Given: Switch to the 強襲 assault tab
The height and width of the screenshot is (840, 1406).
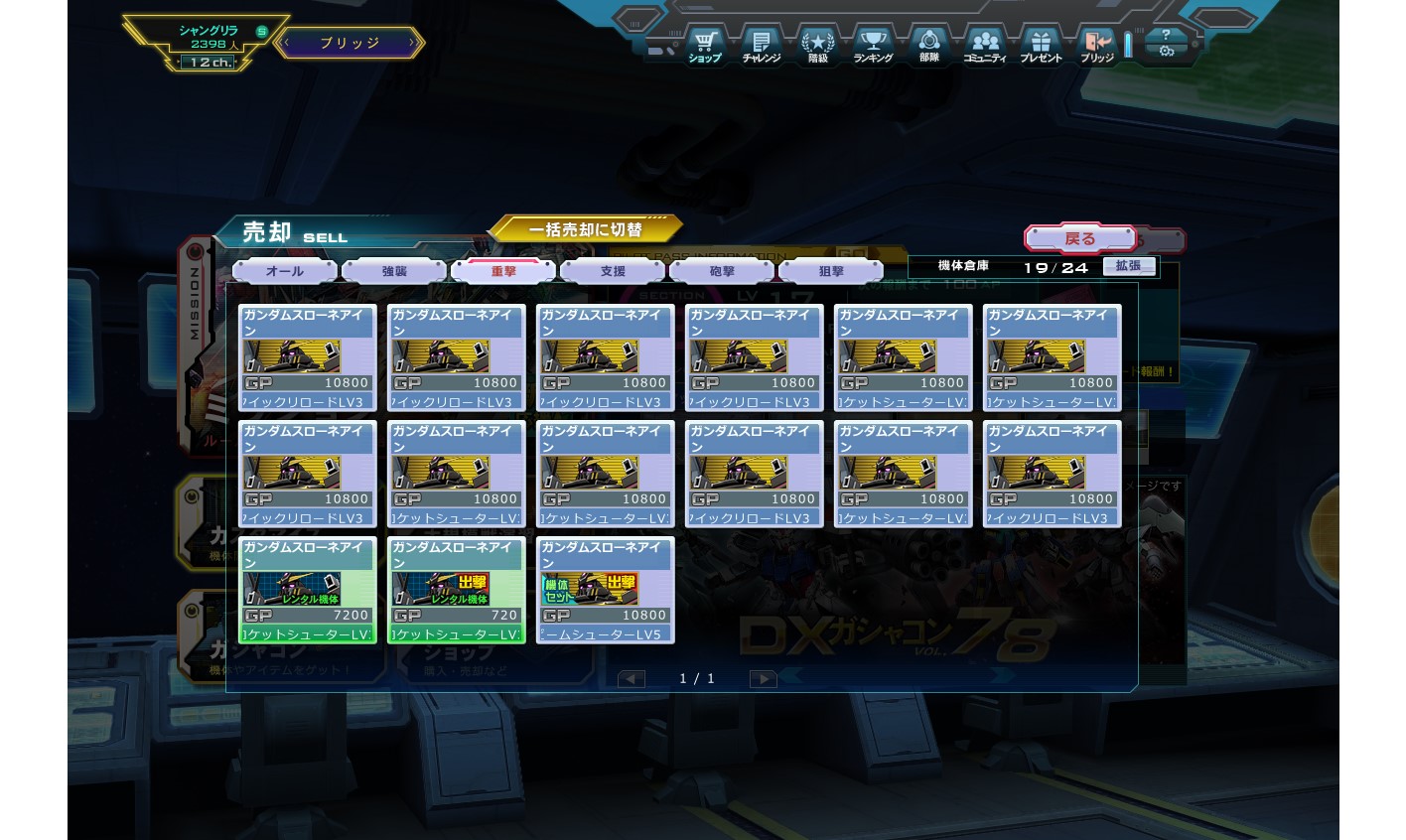Looking at the screenshot, I should tap(394, 271).
